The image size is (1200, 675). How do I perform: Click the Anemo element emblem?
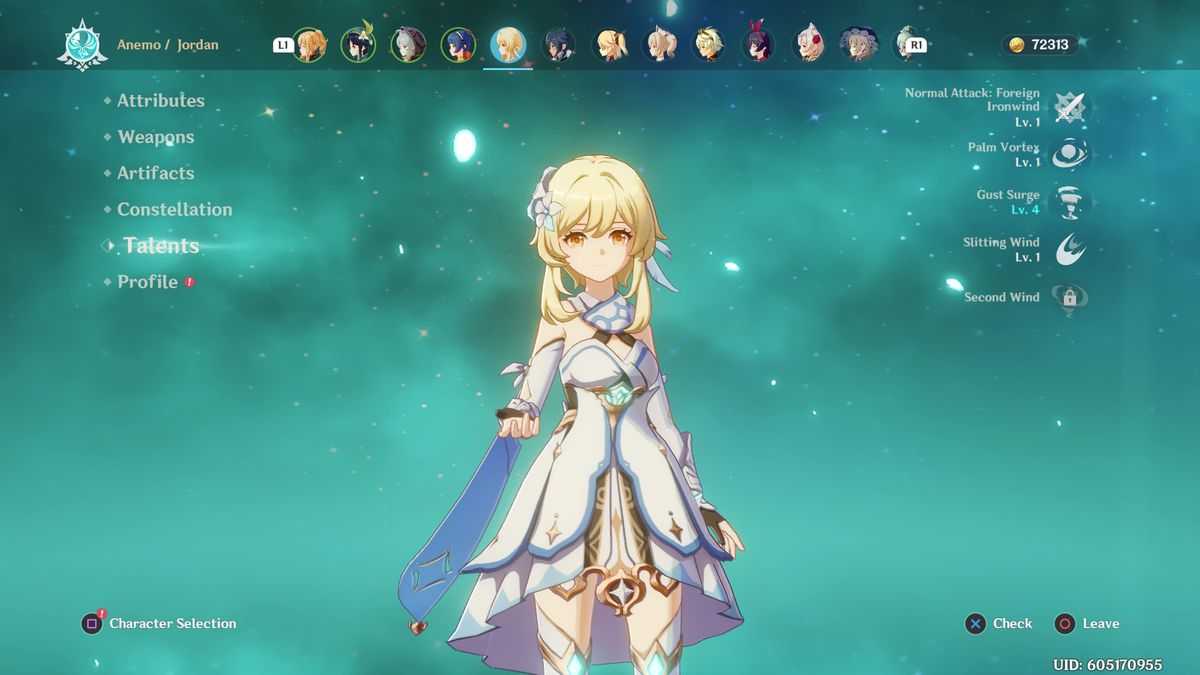[x=82, y=46]
